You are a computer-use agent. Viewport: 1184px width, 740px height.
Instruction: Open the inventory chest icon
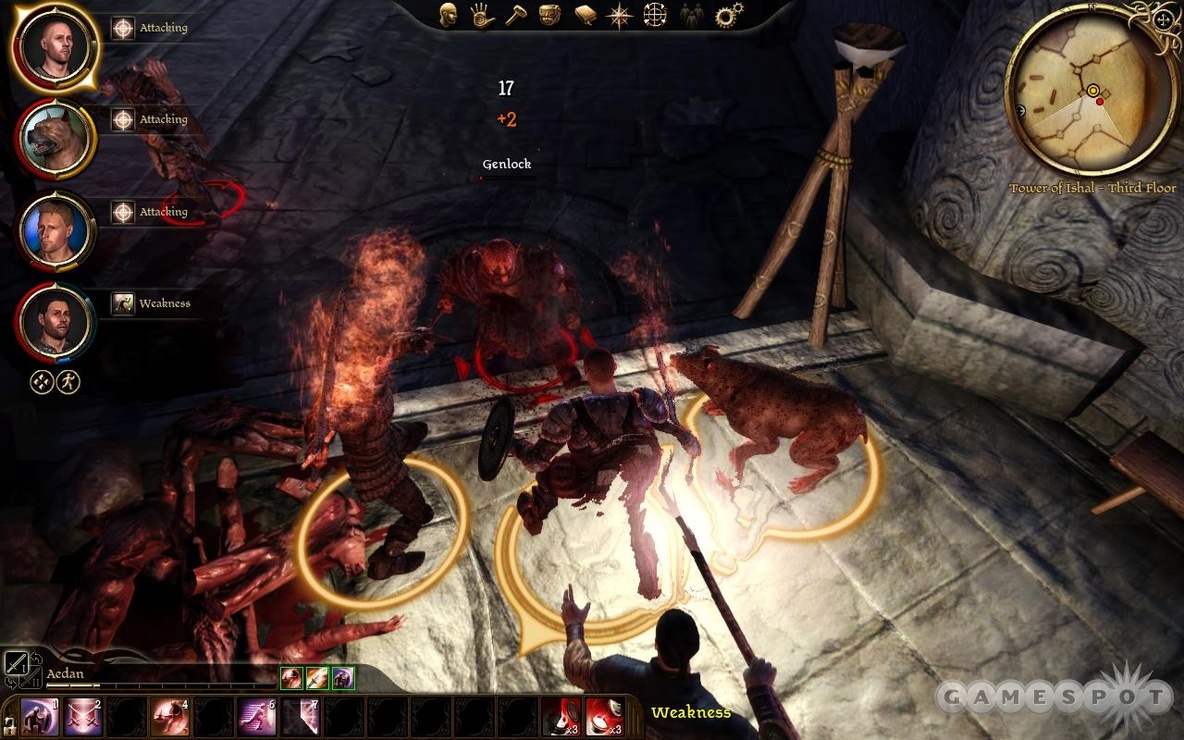coord(549,15)
